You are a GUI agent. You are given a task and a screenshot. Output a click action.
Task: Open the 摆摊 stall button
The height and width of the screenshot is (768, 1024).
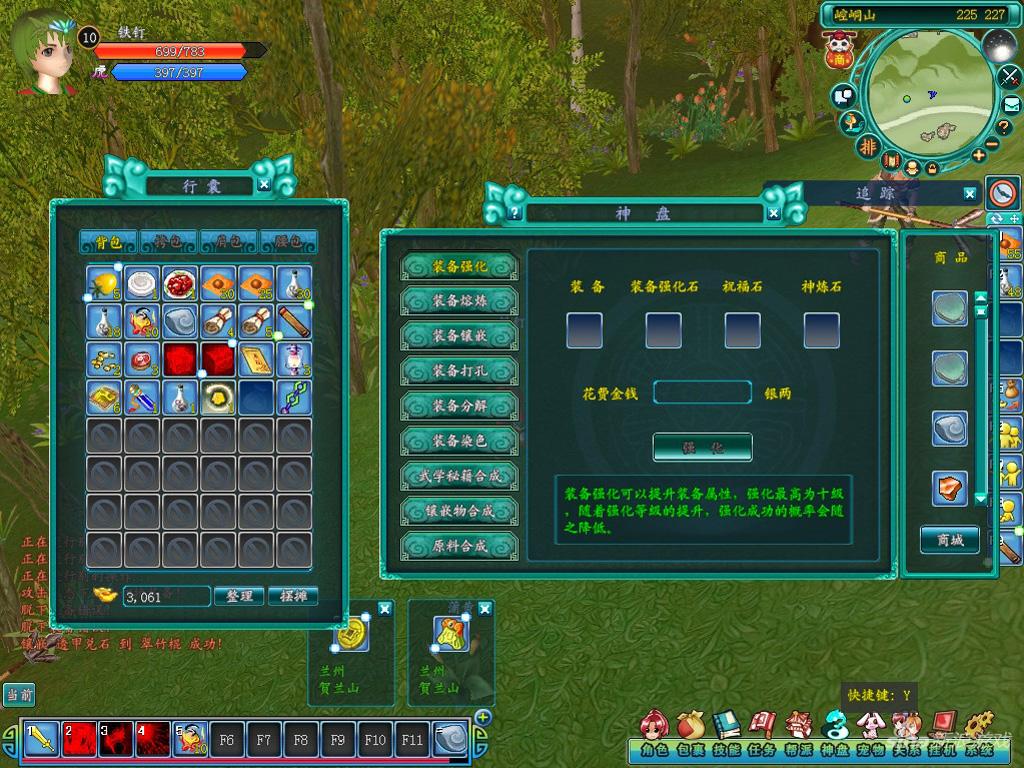(x=293, y=596)
